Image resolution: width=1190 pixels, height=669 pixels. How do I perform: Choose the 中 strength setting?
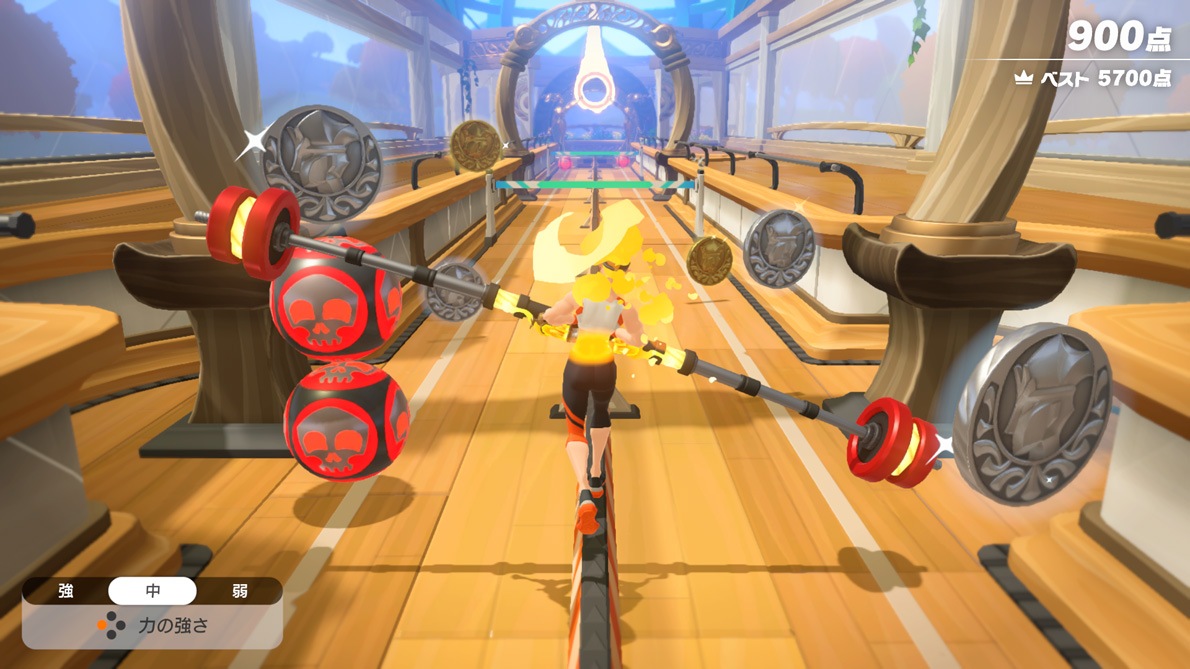152,591
